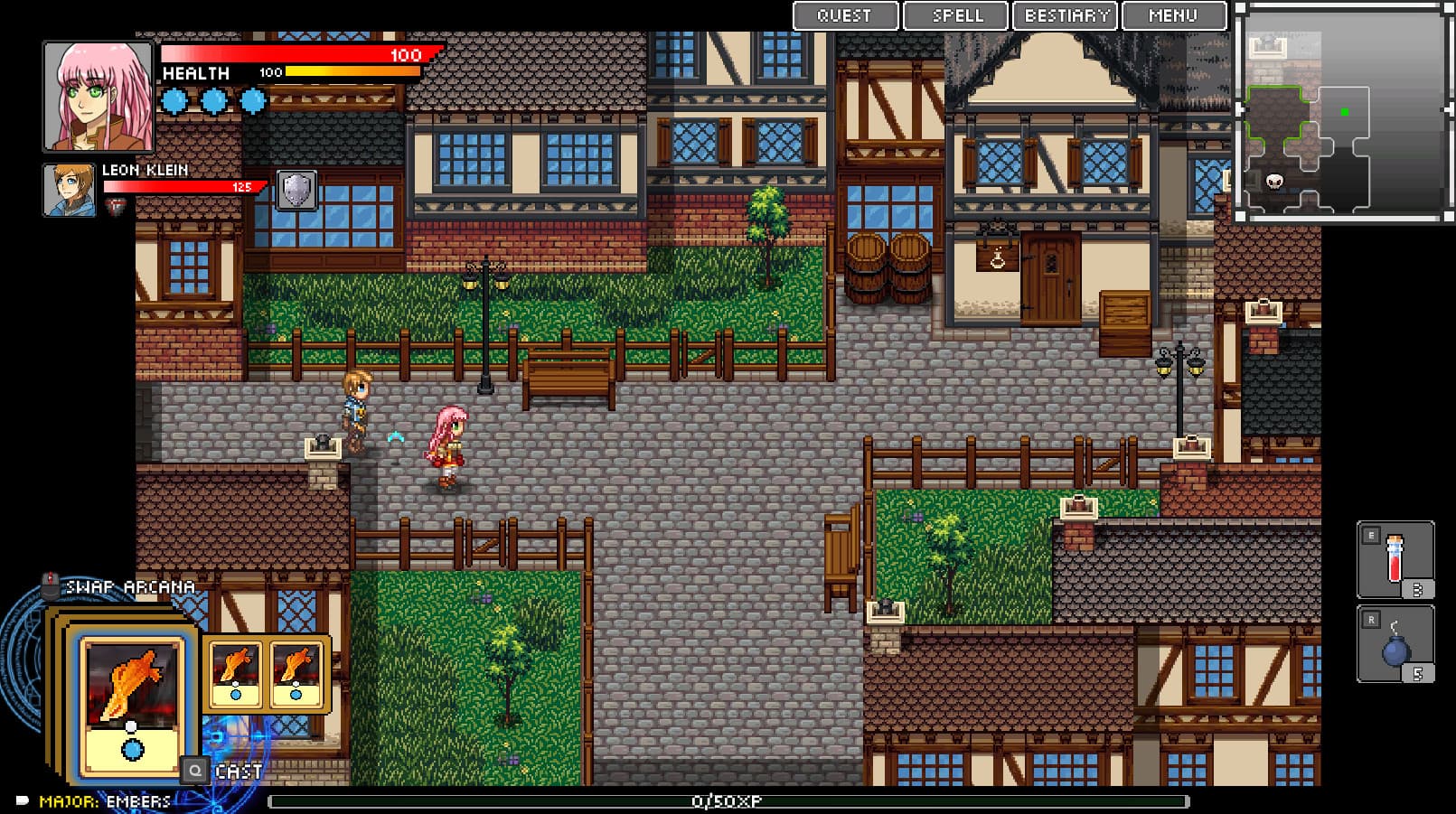Open the Spell menu
This screenshot has height=814, width=1456.
pos(954,14)
